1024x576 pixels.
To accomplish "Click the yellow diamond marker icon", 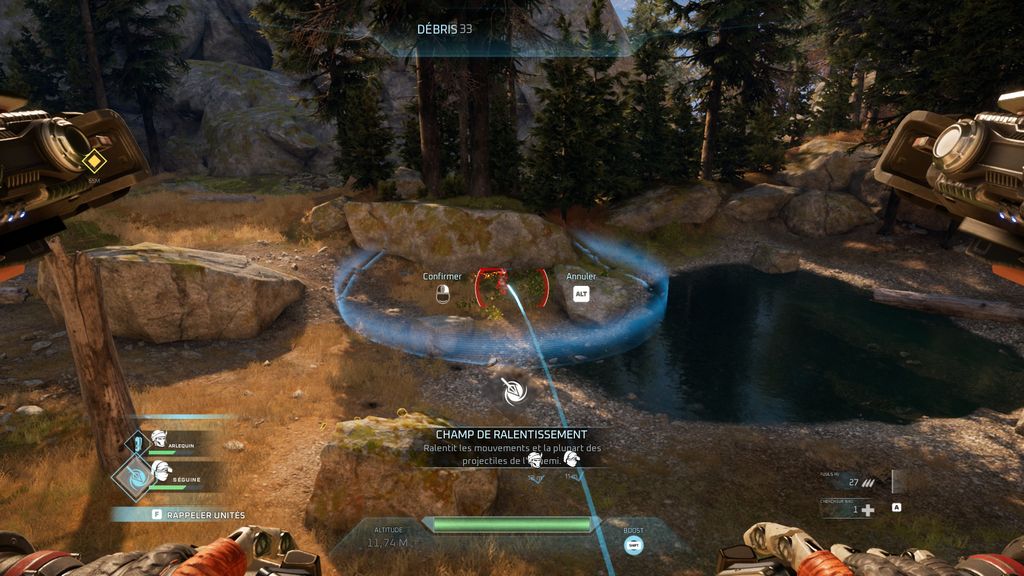I will [x=94, y=160].
